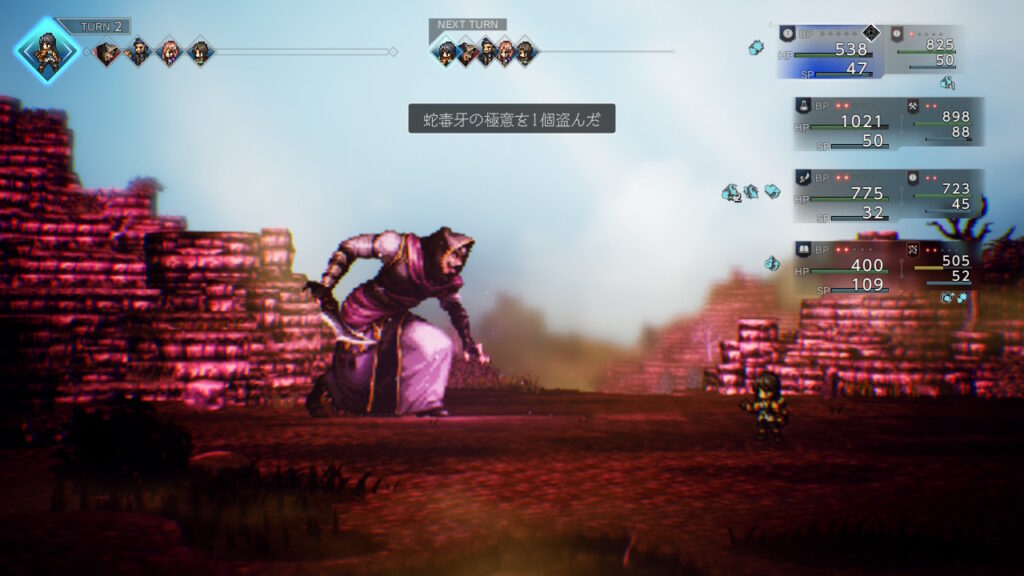Click the open book job icon
The width and height of the screenshot is (1024, 576).
tap(803, 248)
